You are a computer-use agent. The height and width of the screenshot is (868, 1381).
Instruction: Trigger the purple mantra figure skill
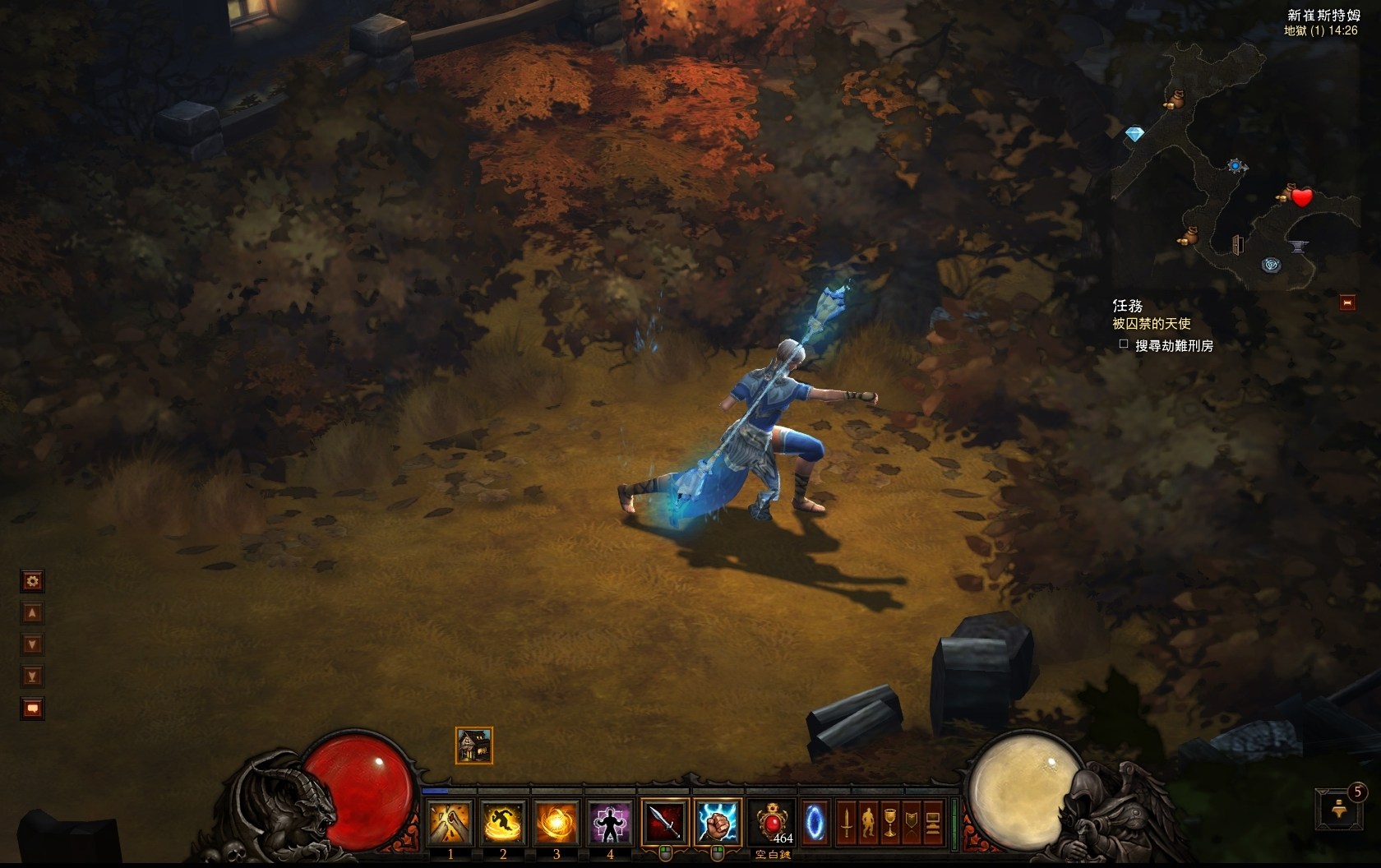tap(610, 823)
